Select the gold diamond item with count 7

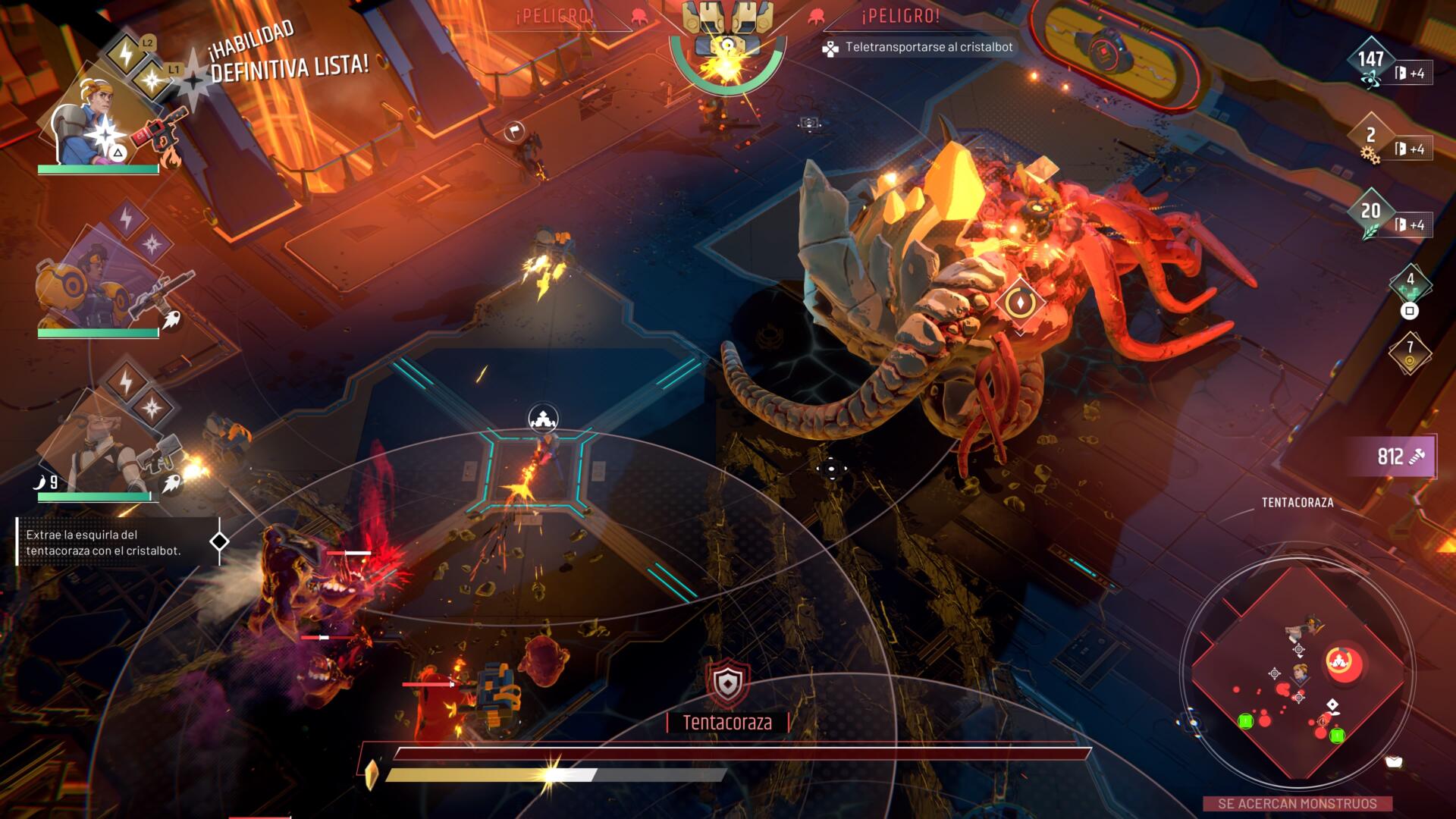point(1410,352)
